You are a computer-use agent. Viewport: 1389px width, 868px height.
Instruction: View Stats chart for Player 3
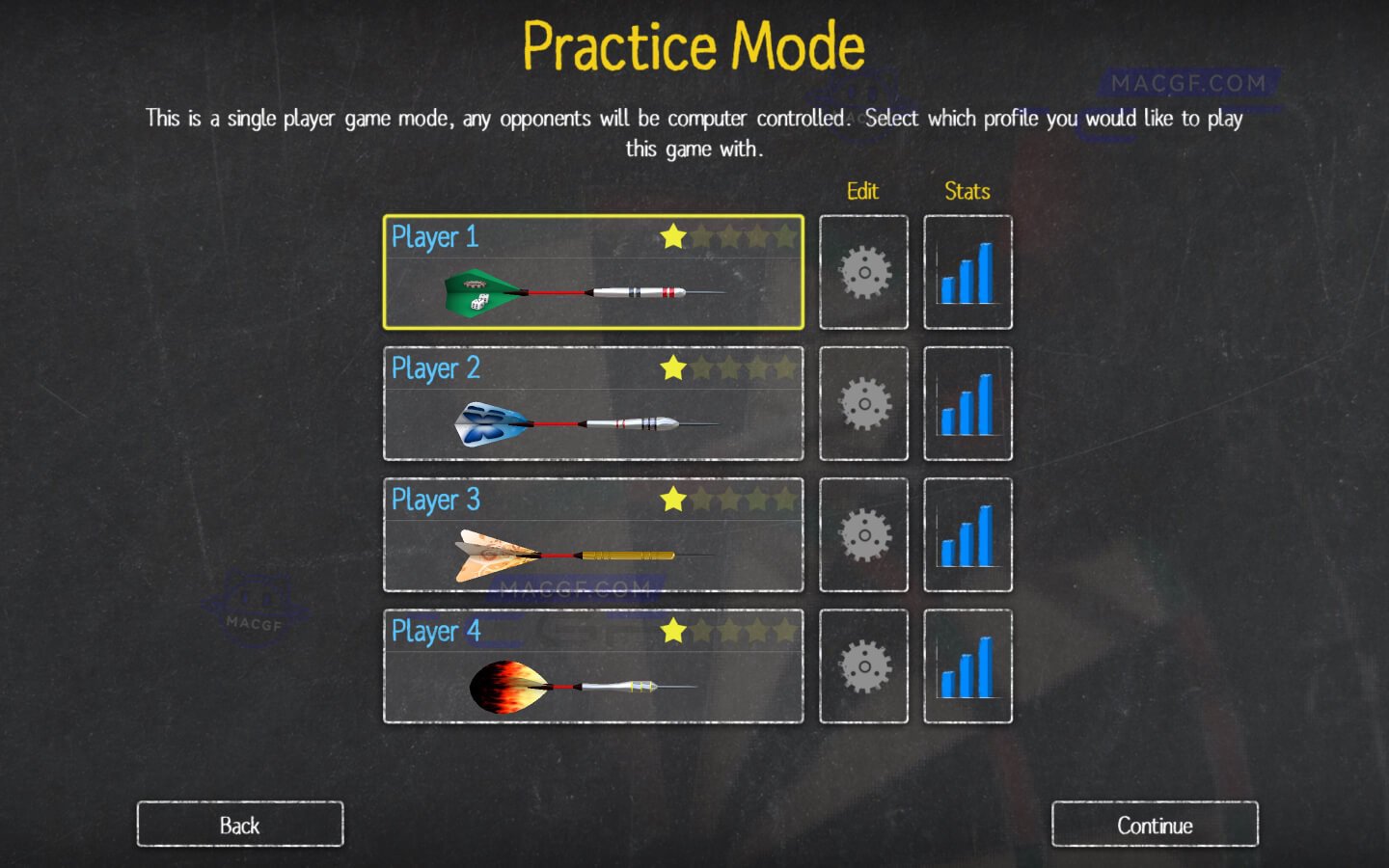point(967,534)
